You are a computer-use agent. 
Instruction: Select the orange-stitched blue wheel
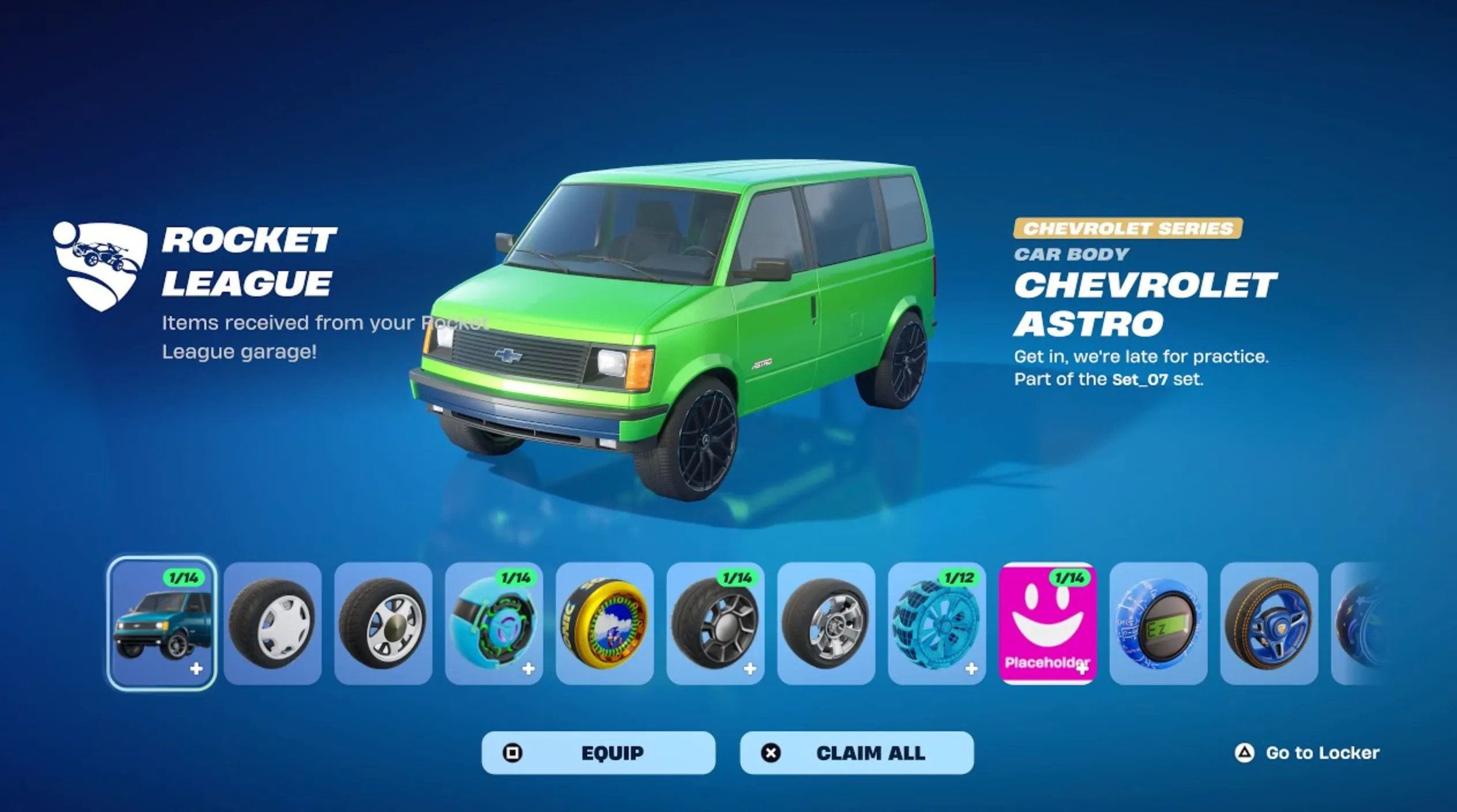point(1269,623)
